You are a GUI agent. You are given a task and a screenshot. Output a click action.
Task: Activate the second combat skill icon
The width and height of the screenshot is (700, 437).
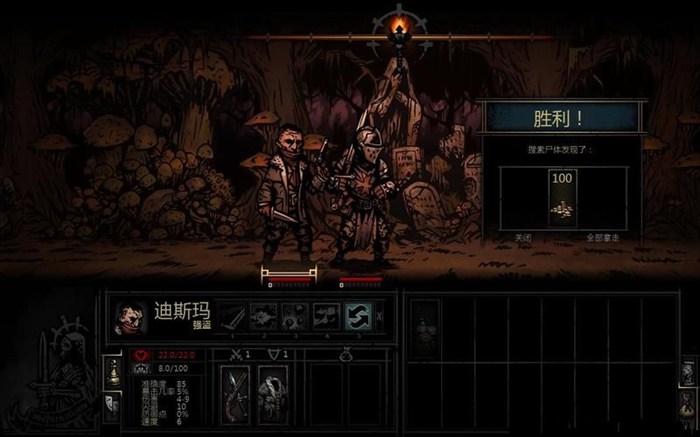point(264,318)
